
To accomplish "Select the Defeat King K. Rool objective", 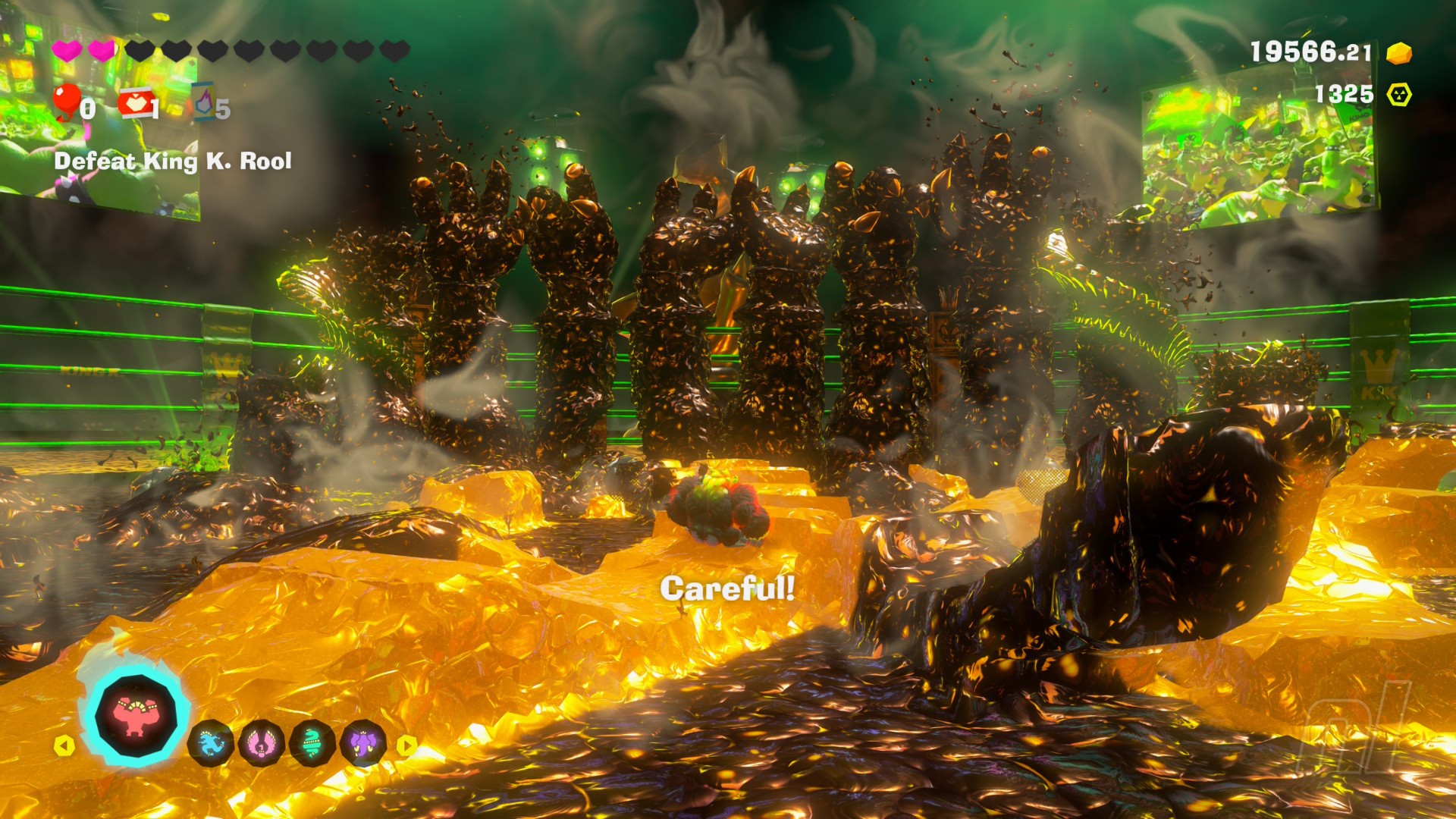I will [x=173, y=161].
